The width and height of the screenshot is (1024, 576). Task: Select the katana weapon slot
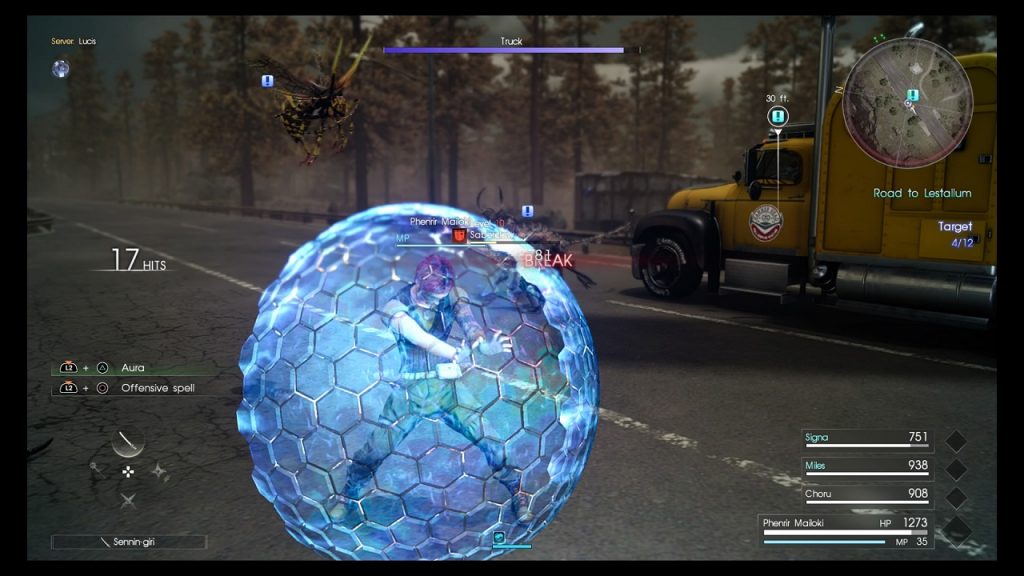(x=128, y=440)
